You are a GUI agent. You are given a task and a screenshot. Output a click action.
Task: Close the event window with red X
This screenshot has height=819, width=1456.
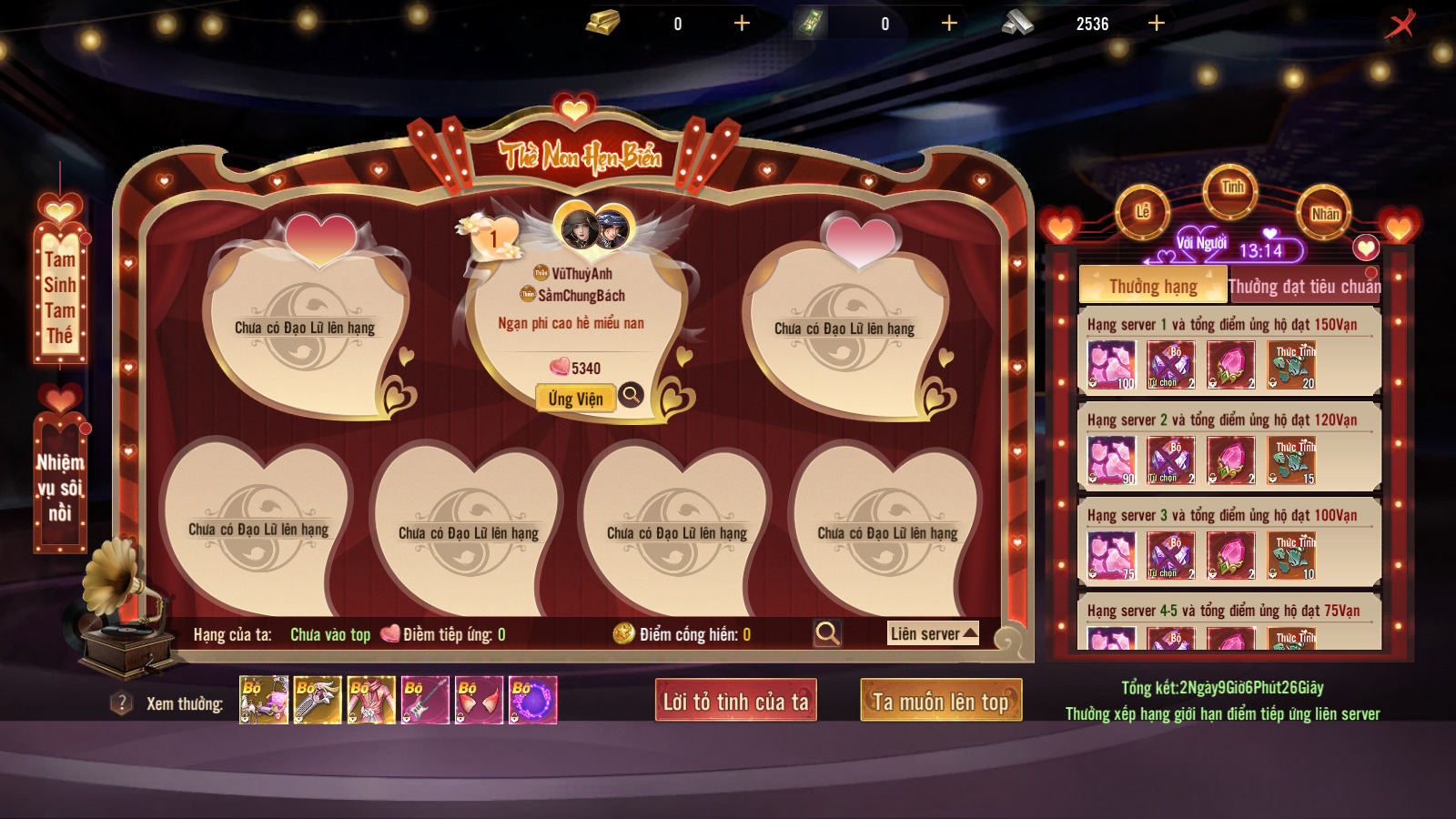(1400, 25)
